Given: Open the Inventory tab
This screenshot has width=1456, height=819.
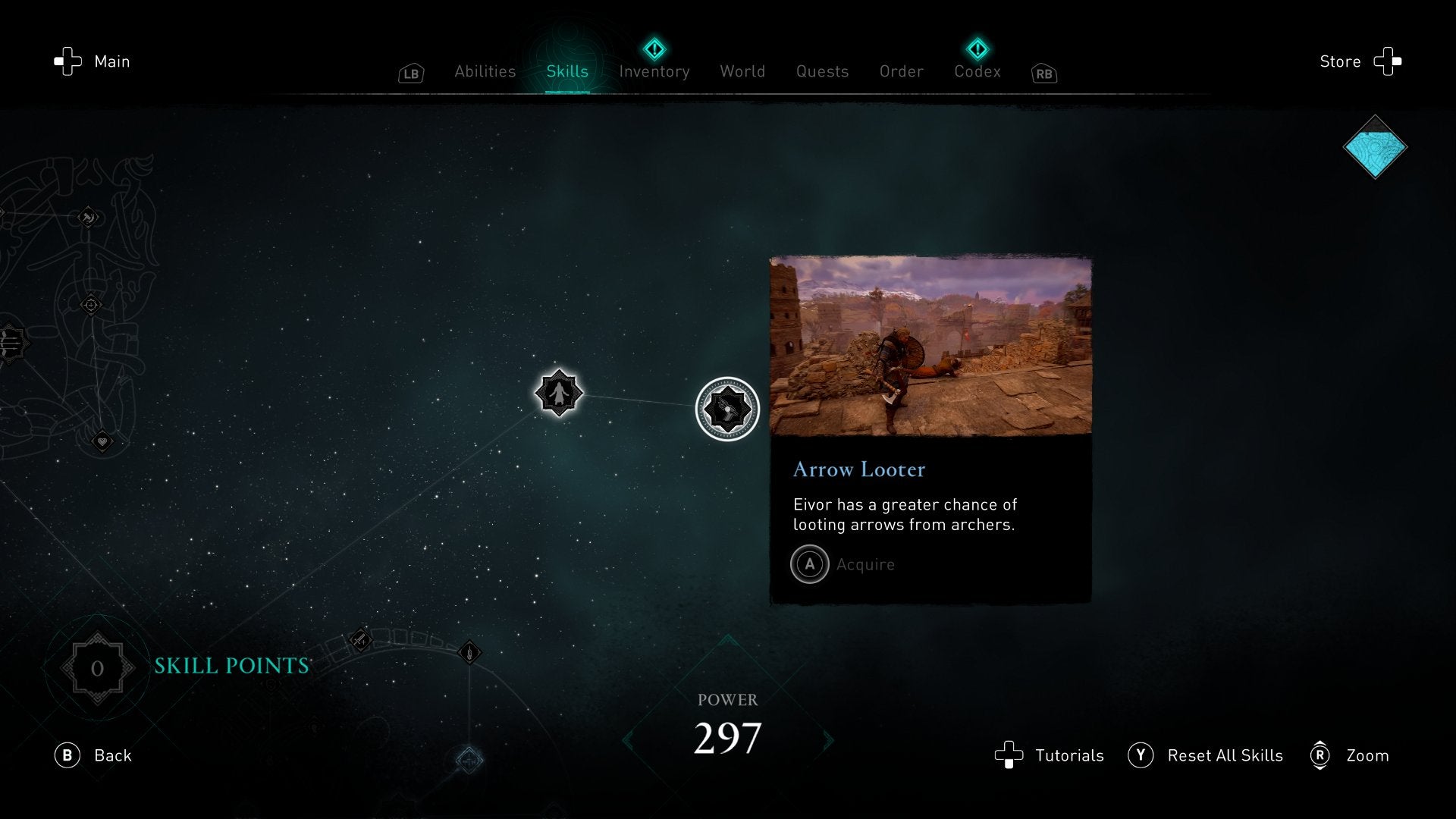Looking at the screenshot, I should (654, 71).
